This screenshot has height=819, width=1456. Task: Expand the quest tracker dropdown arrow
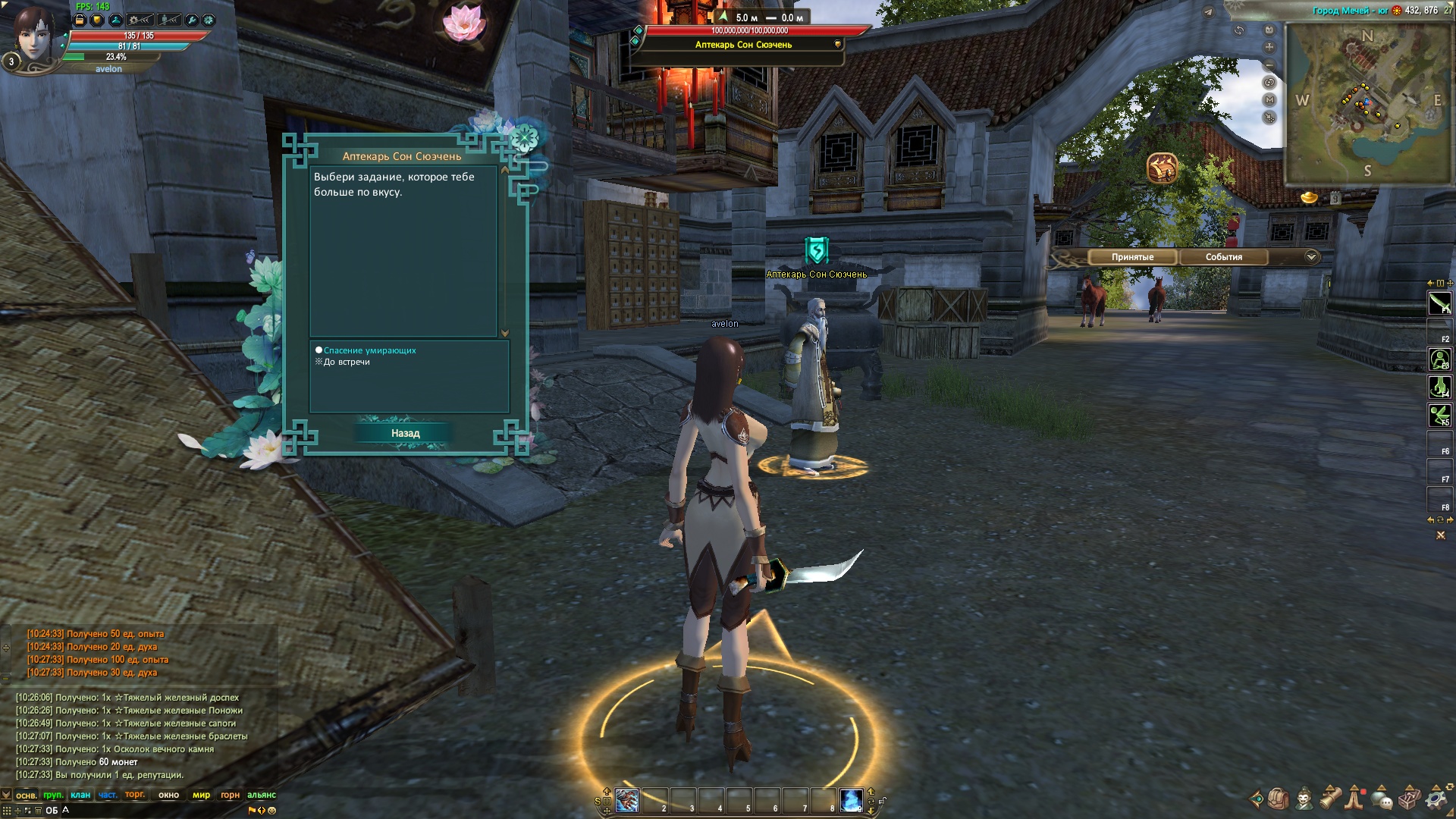(1311, 257)
